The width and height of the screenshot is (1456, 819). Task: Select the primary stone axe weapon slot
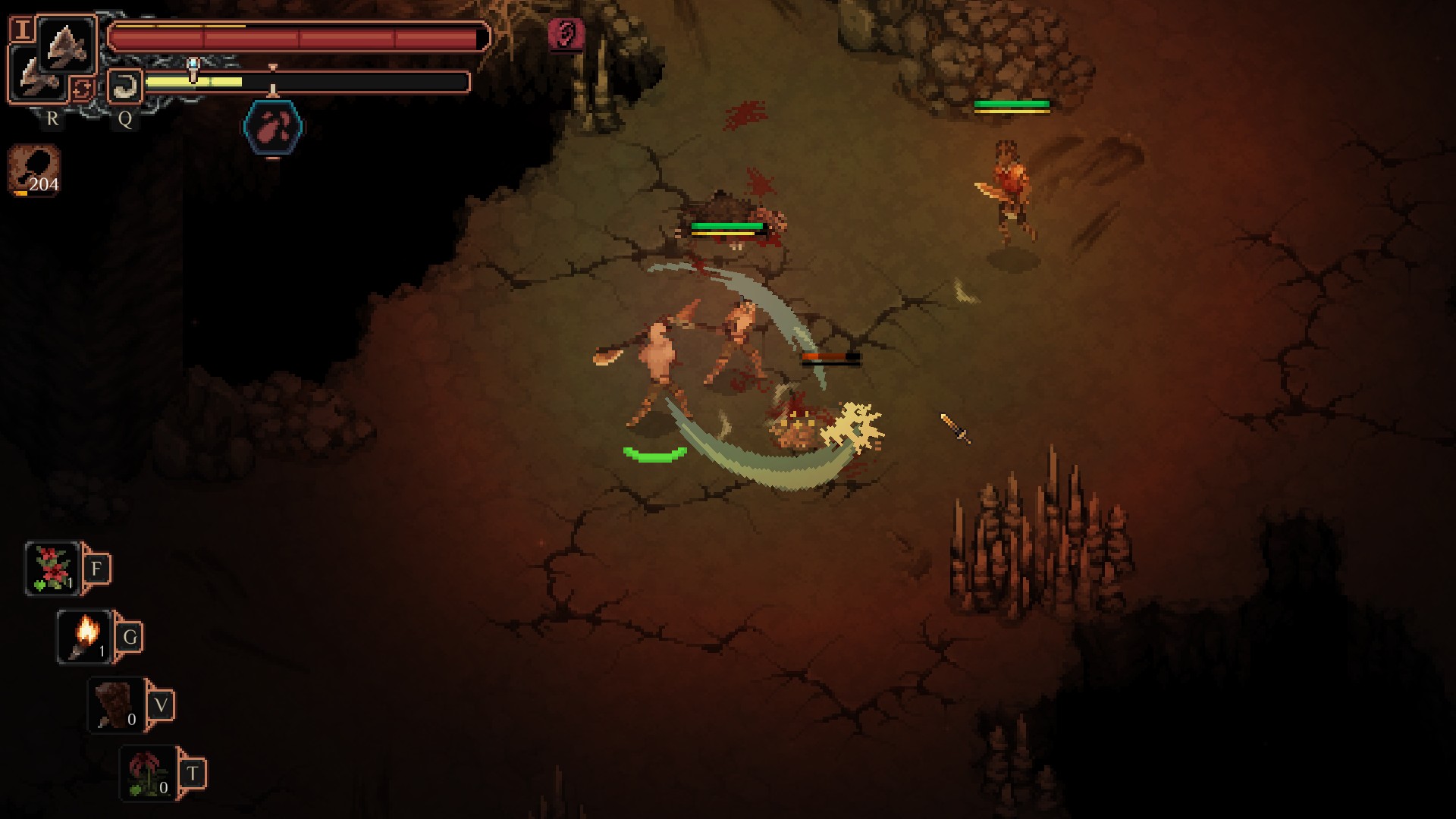click(67, 44)
